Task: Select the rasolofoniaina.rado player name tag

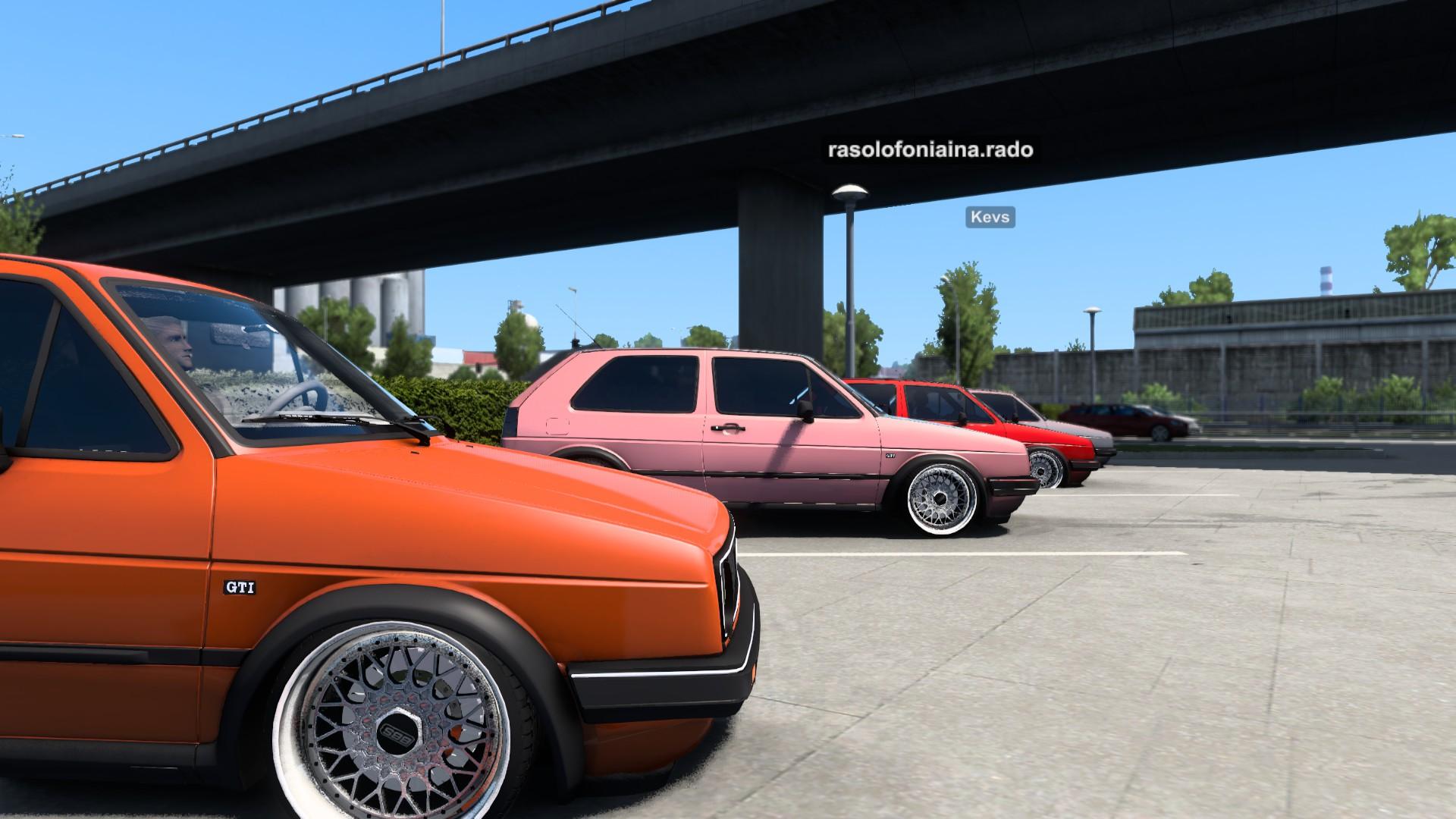Action: pyautogui.click(x=930, y=150)
